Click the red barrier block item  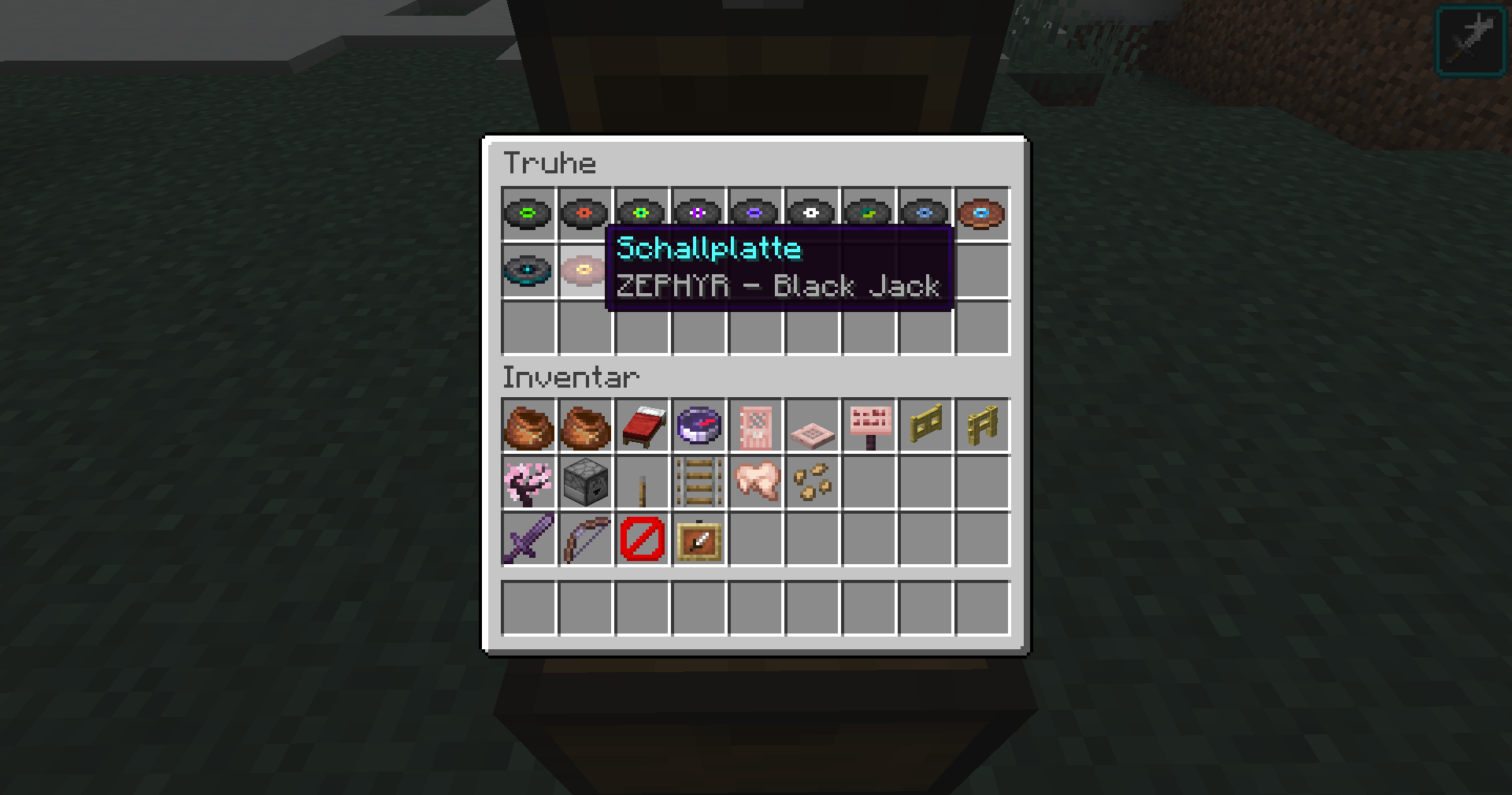coord(641,540)
